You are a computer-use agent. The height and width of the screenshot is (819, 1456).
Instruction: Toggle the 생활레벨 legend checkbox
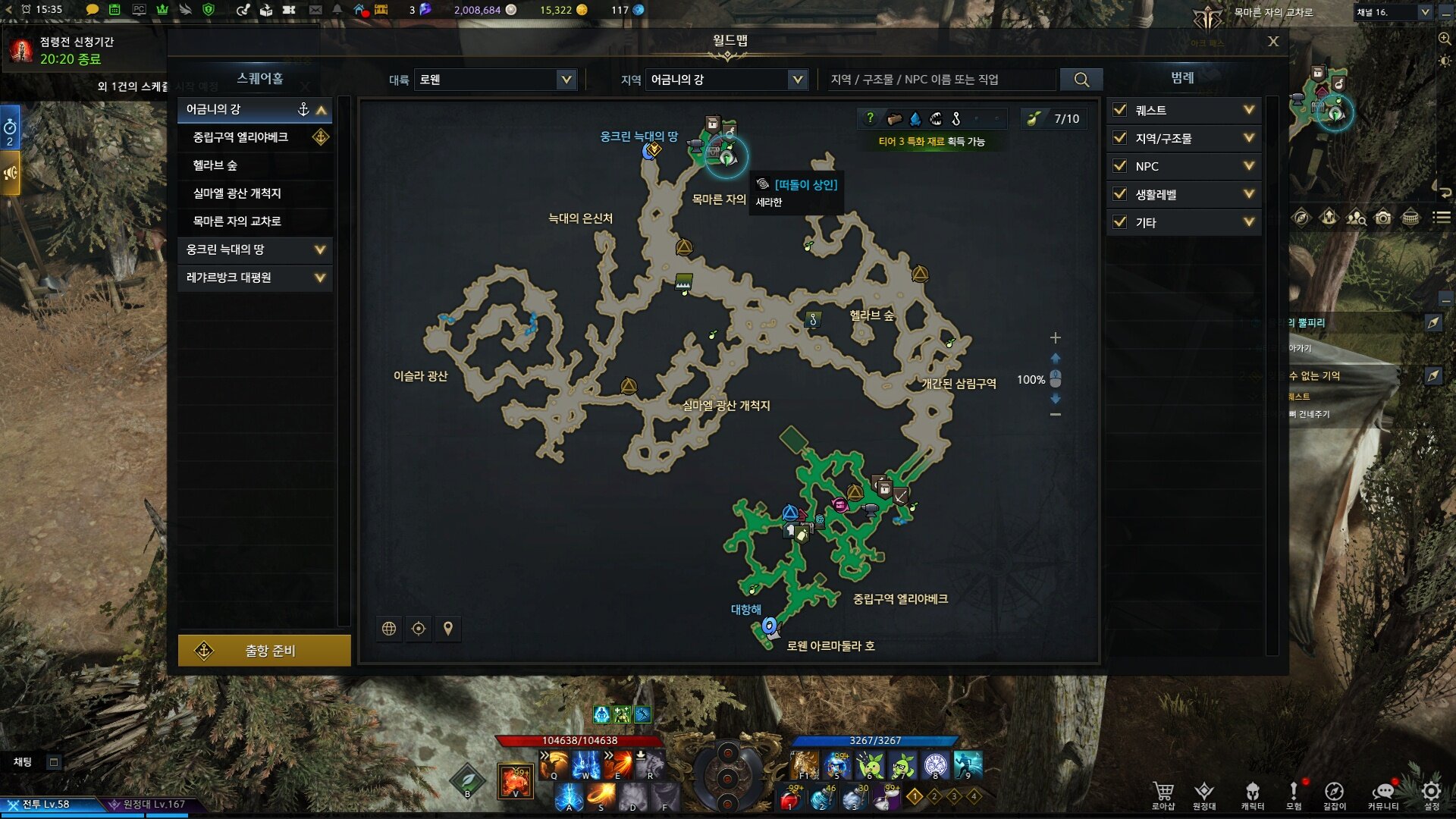tap(1119, 194)
